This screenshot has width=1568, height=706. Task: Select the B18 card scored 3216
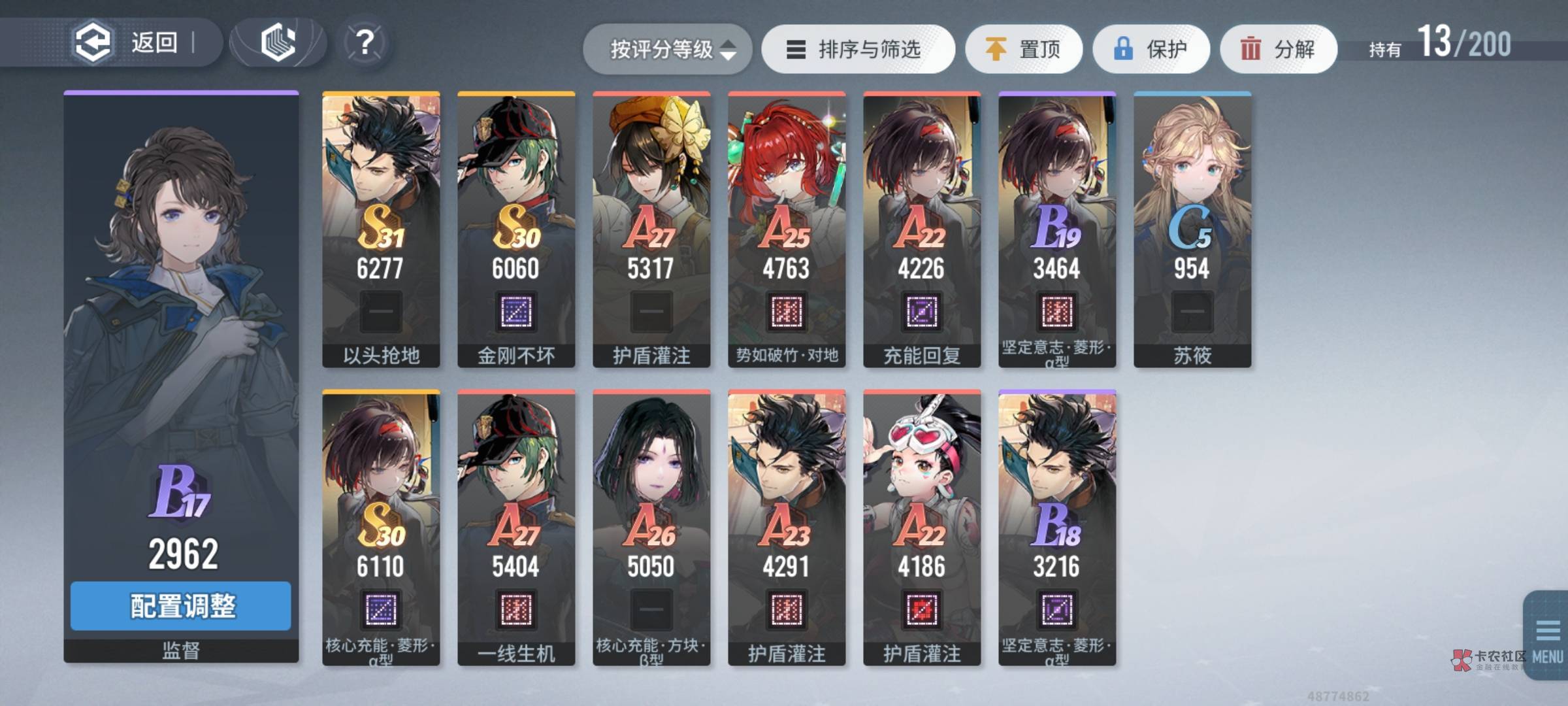[x=1057, y=527]
